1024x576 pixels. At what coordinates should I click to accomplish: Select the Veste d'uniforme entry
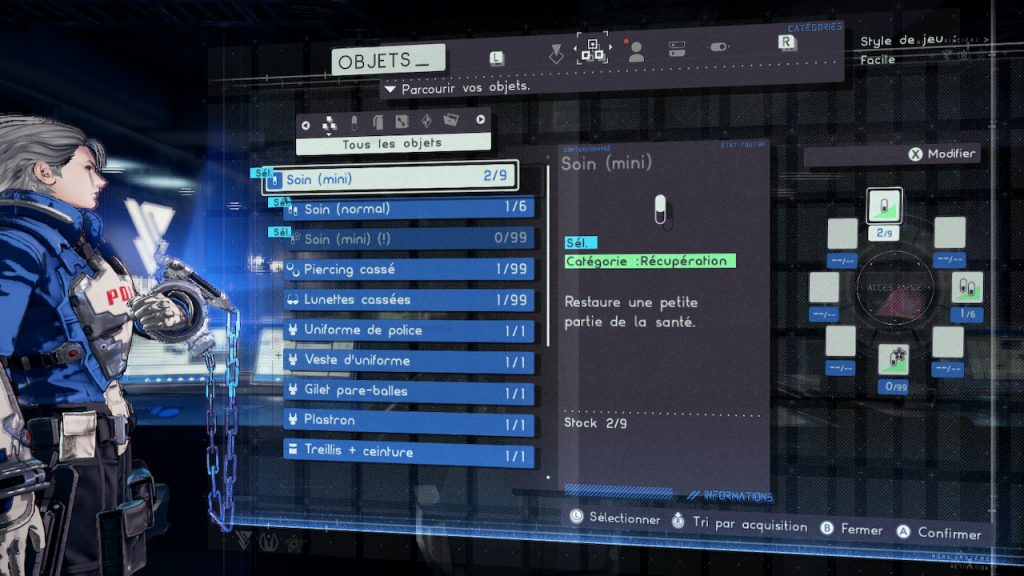407,361
